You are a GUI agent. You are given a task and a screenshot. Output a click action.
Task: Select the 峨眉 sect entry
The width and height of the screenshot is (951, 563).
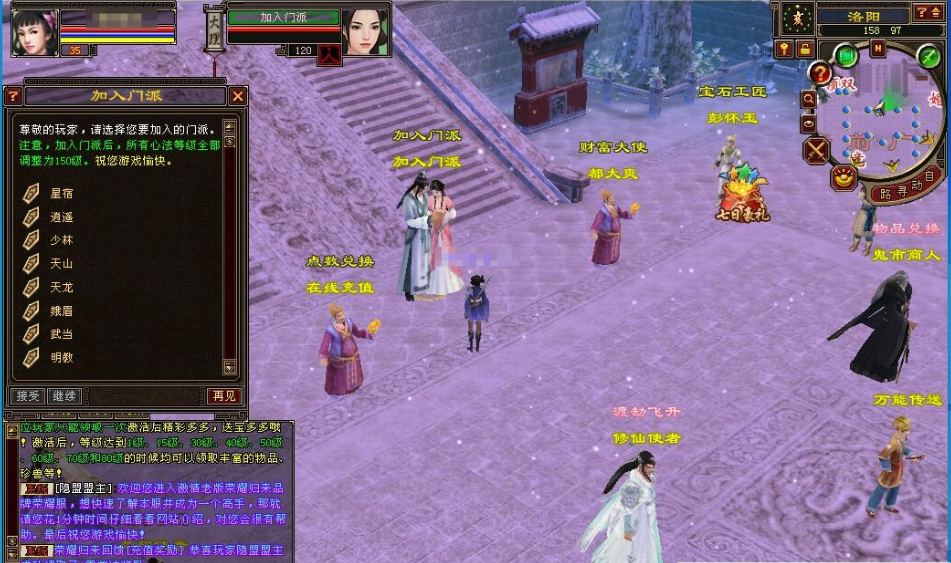click(x=61, y=311)
